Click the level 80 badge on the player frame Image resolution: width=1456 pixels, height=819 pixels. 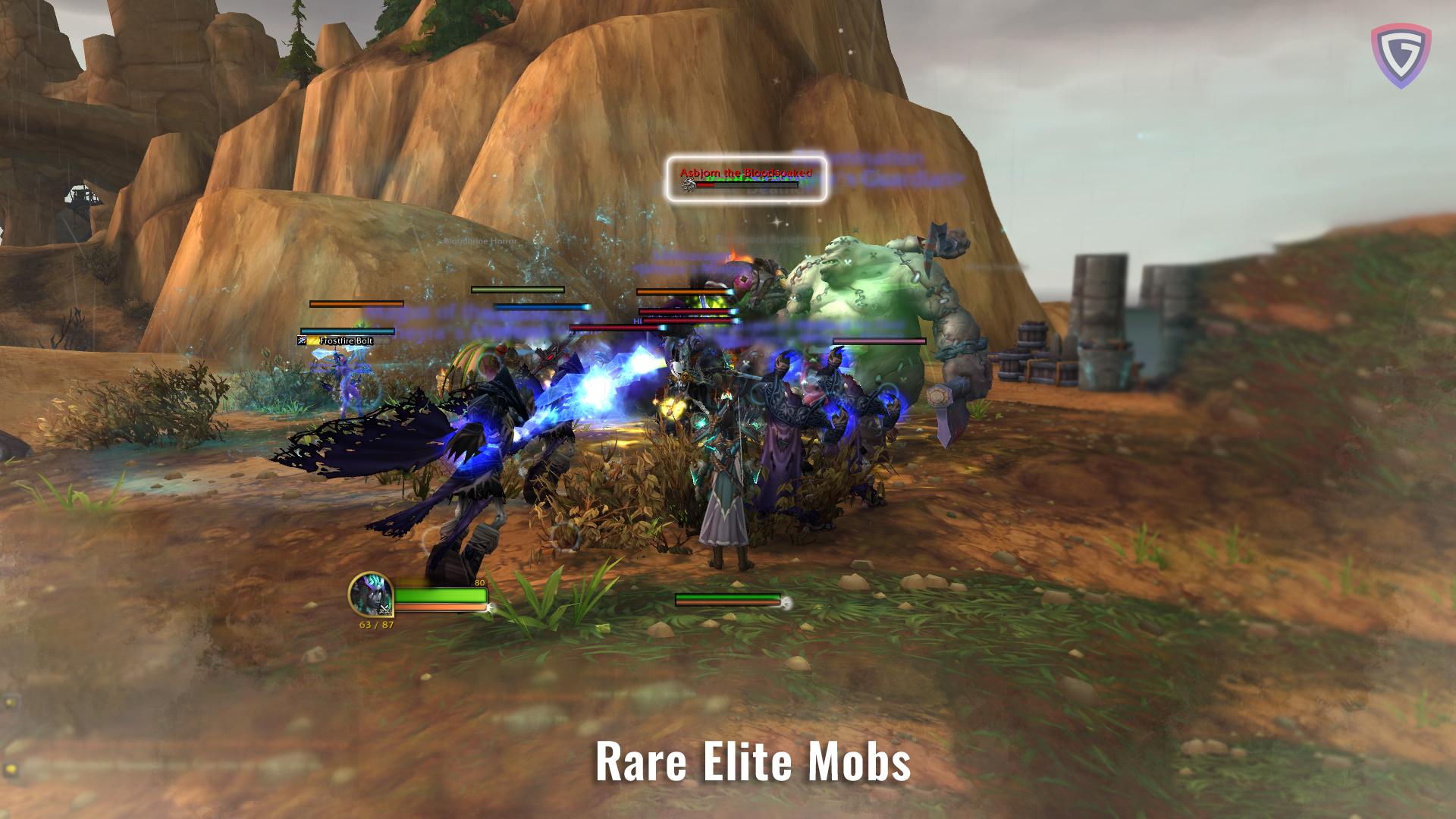[479, 581]
